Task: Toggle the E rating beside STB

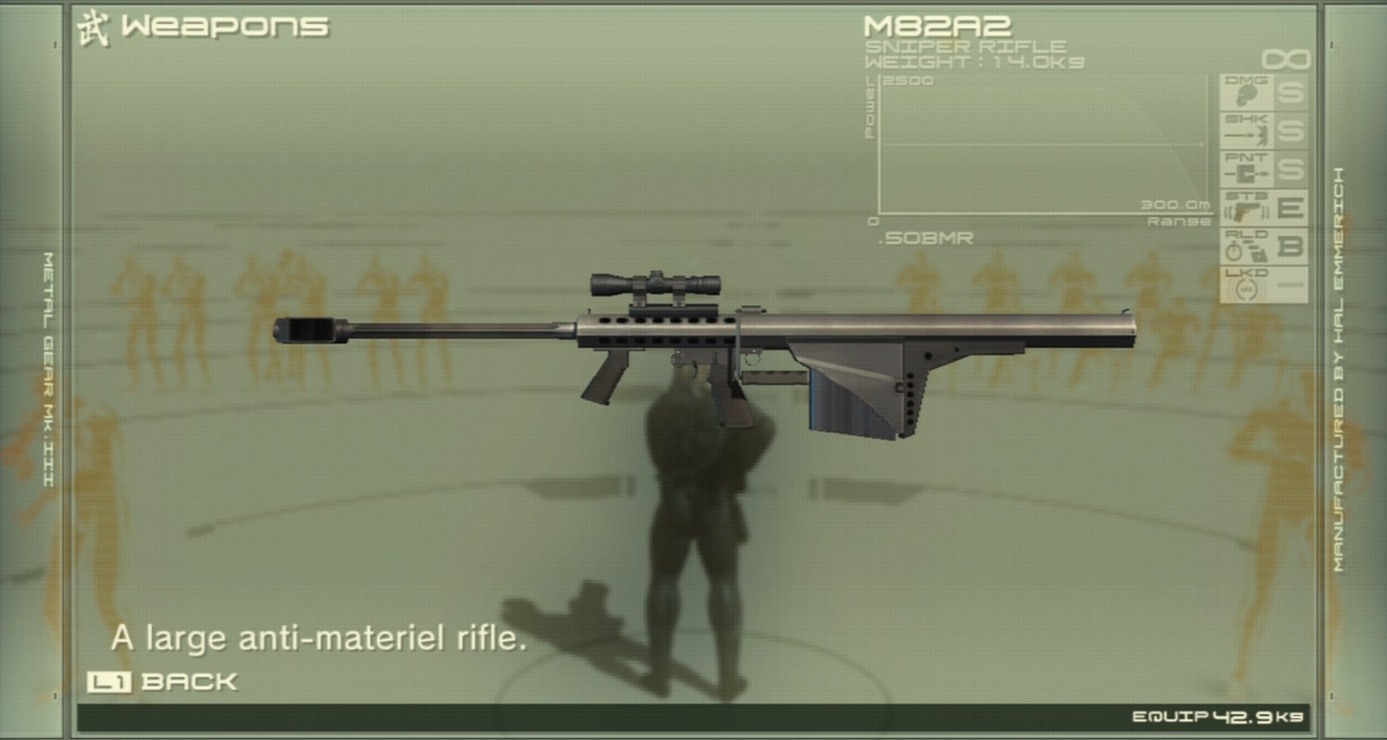Action: pyautogui.click(x=1289, y=209)
